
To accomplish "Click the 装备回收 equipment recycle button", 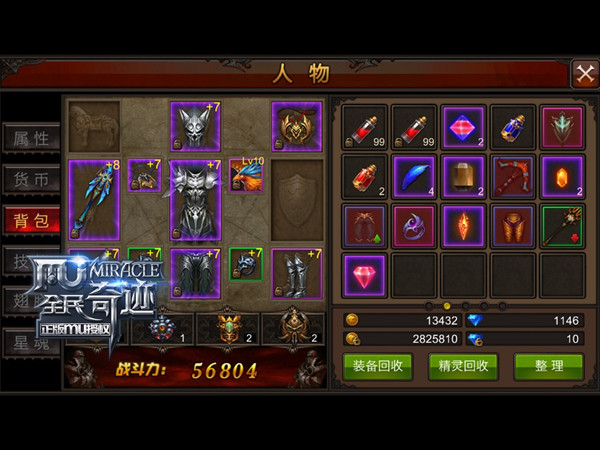I will [x=377, y=365].
